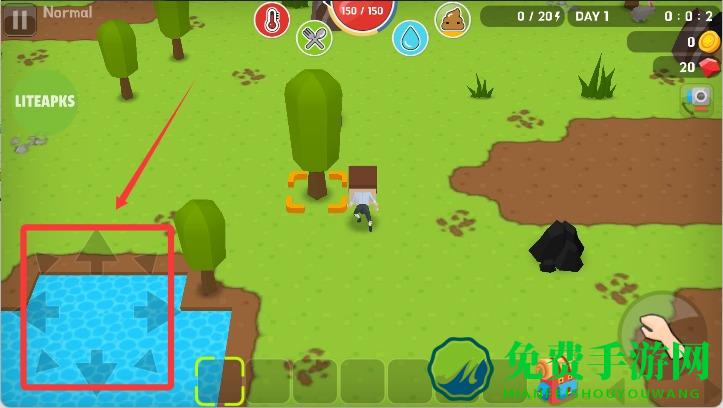Tap the water drop thirst icon
Viewport: 723px width, 408px height.
tap(409, 39)
